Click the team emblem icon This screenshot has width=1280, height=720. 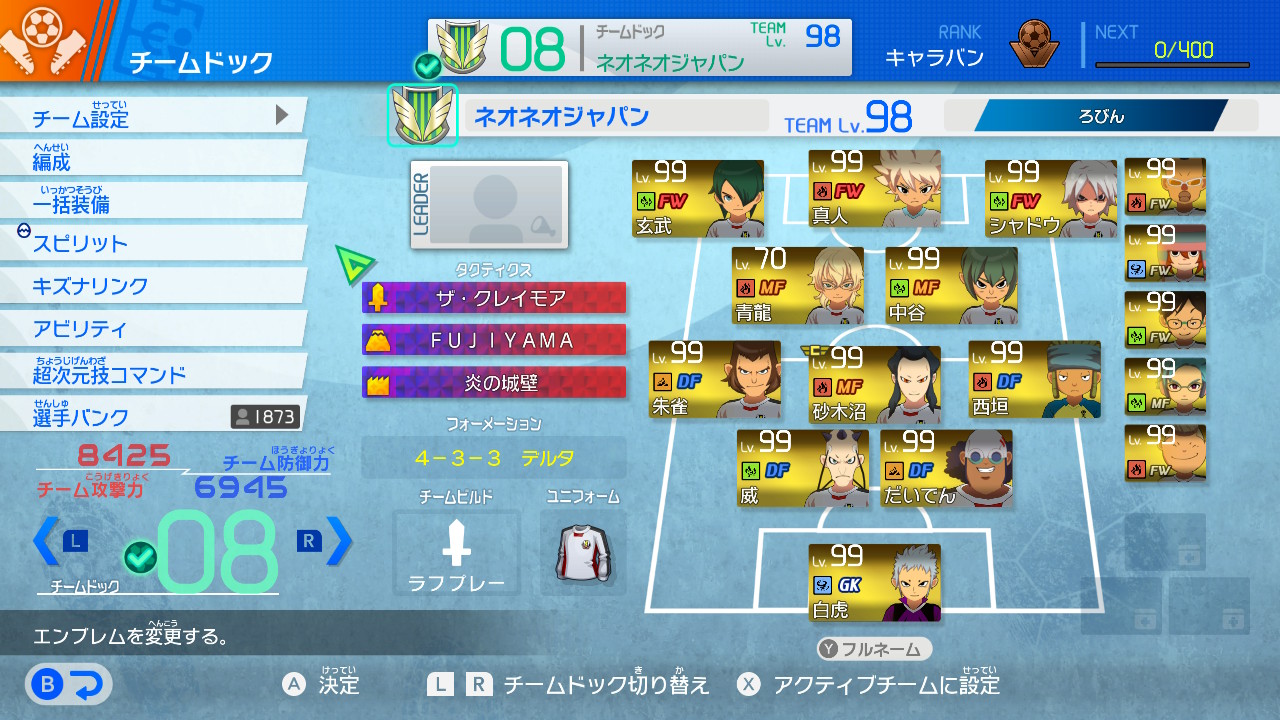point(422,115)
